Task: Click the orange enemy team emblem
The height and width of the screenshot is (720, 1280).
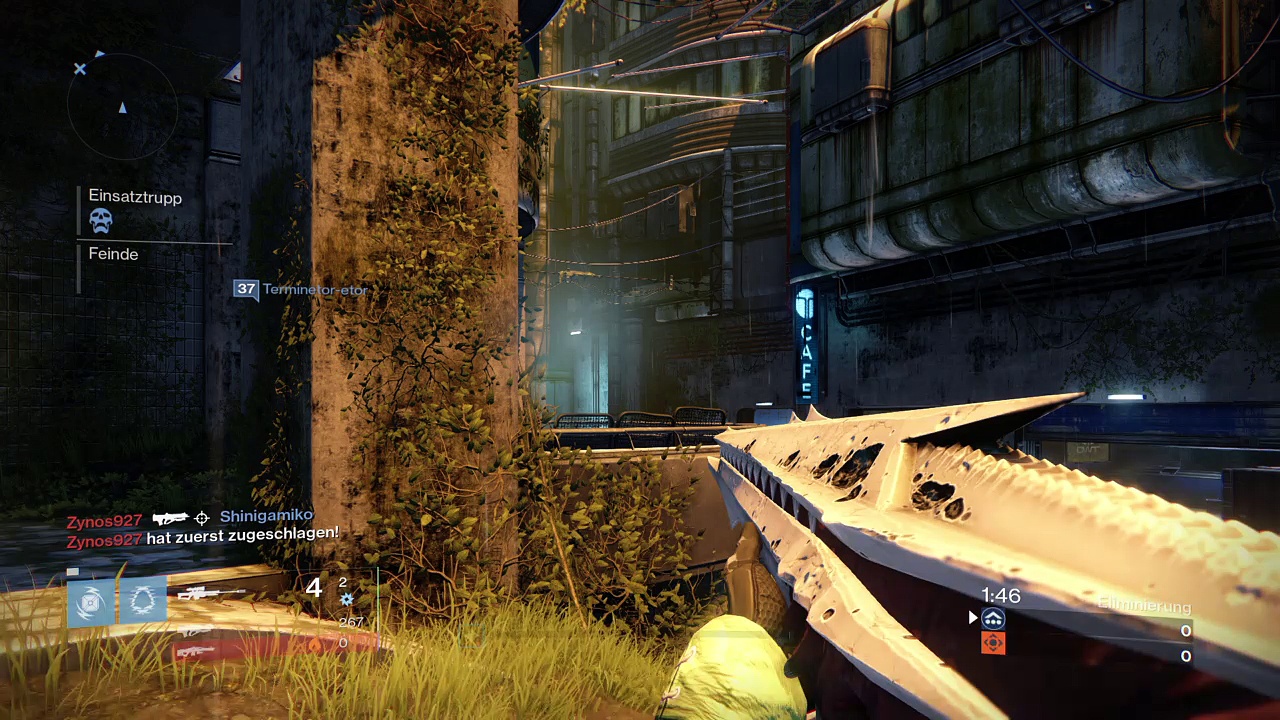Action: click(993, 643)
